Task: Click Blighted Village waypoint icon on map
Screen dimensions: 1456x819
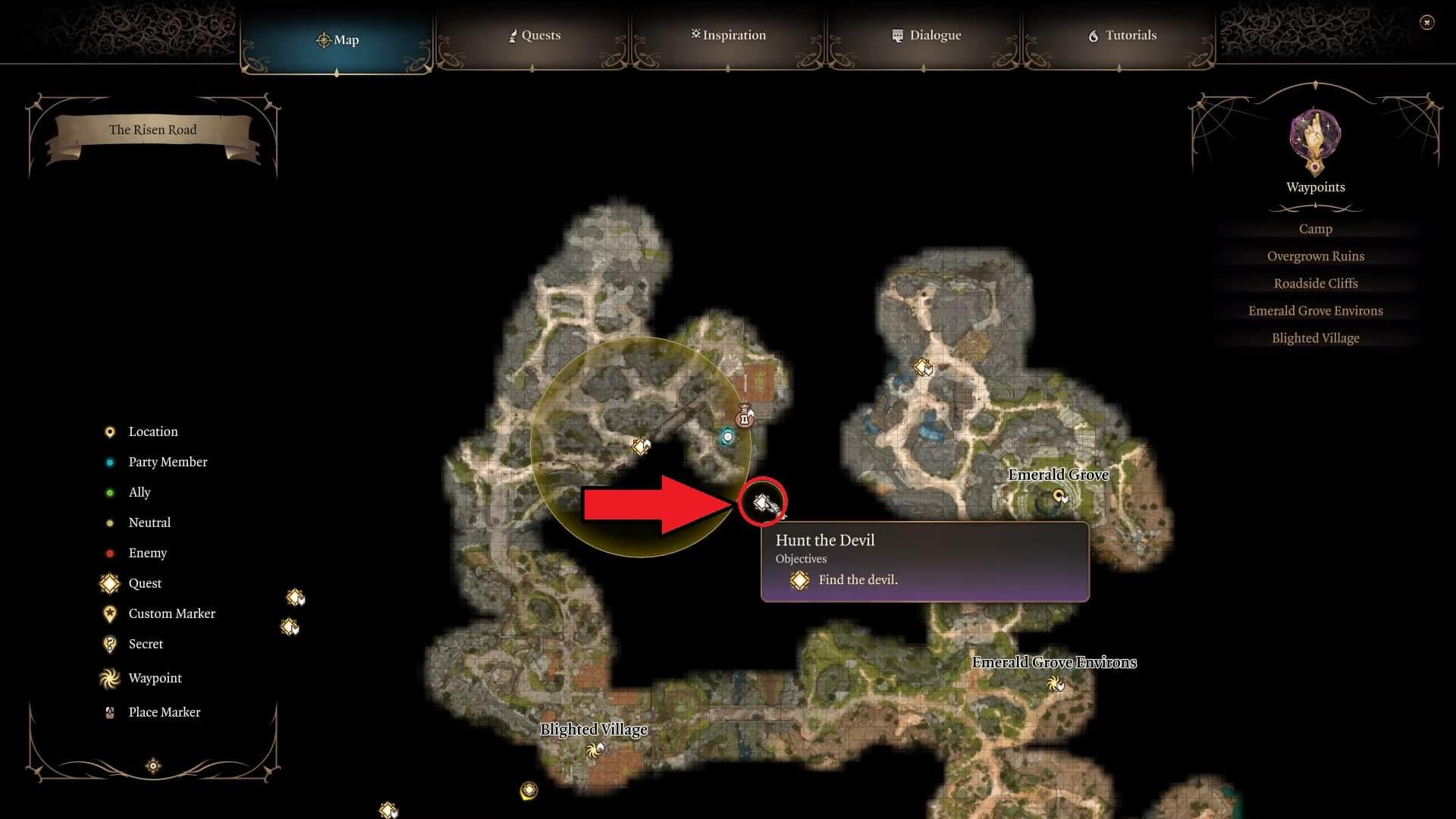Action: point(595,751)
